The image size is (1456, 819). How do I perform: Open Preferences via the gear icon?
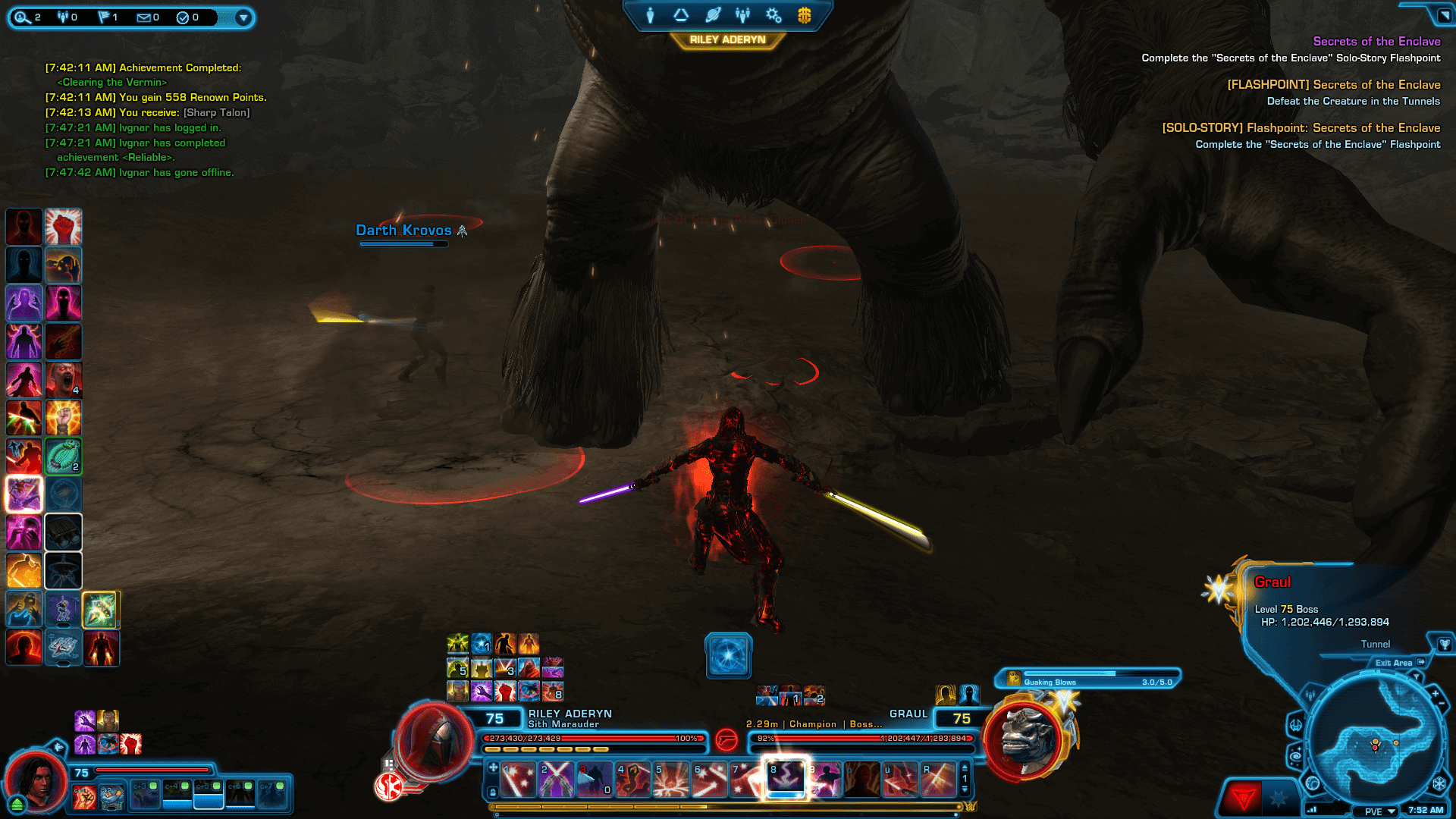pos(773,14)
